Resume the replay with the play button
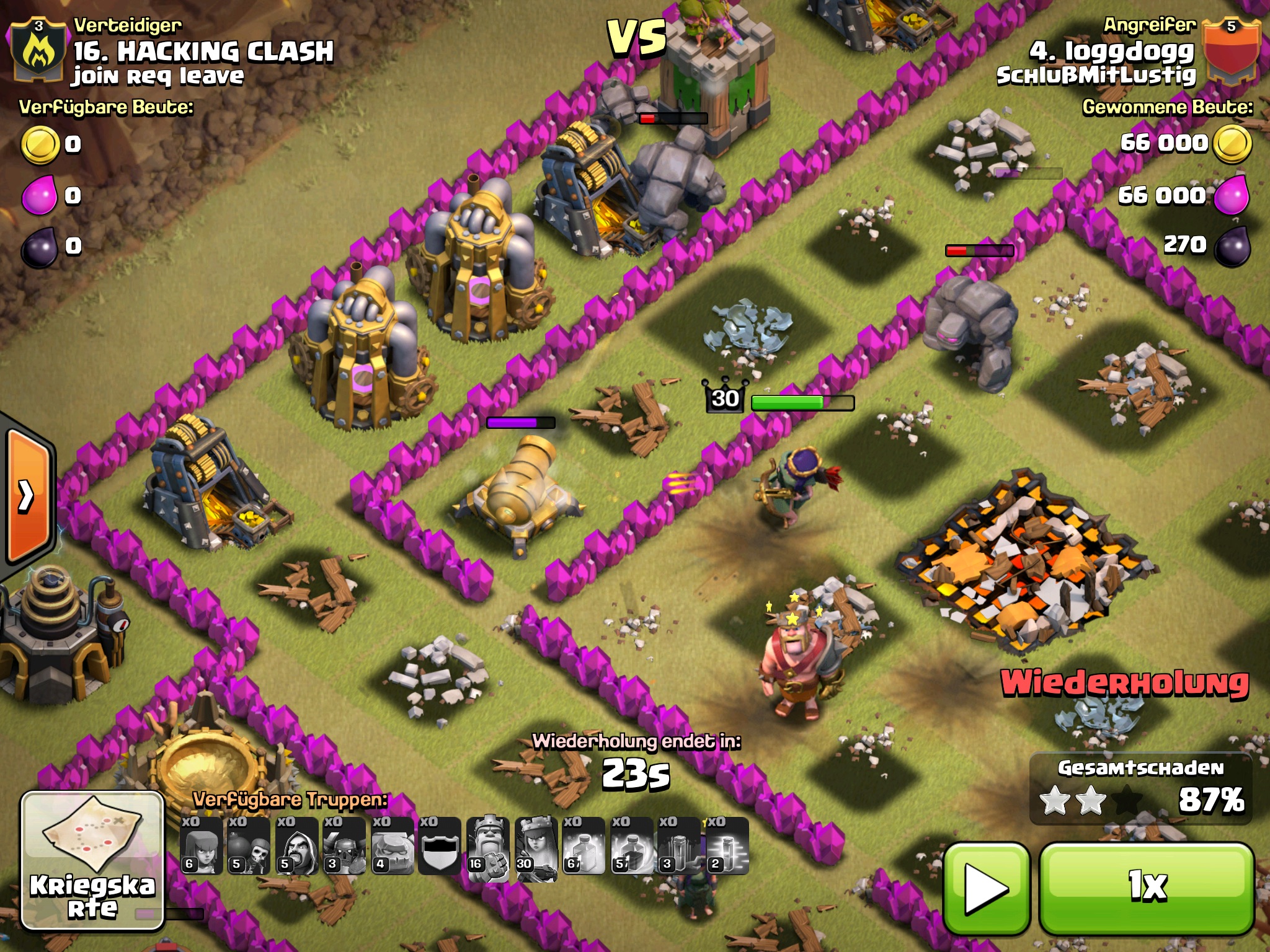The width and height of the screenshot is (1270, 952). click(986, 888)
